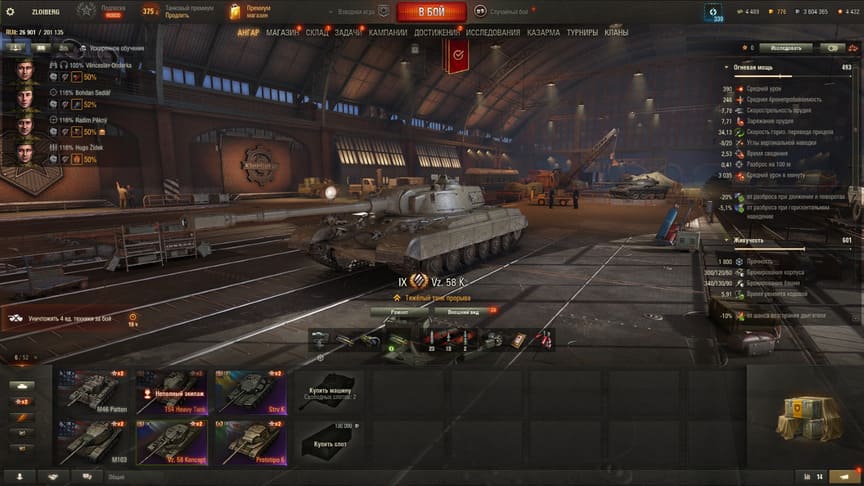Open the ИССЛЕДОВАНИЯ tab
Screen dimensions: 864x486
point(493,32)
